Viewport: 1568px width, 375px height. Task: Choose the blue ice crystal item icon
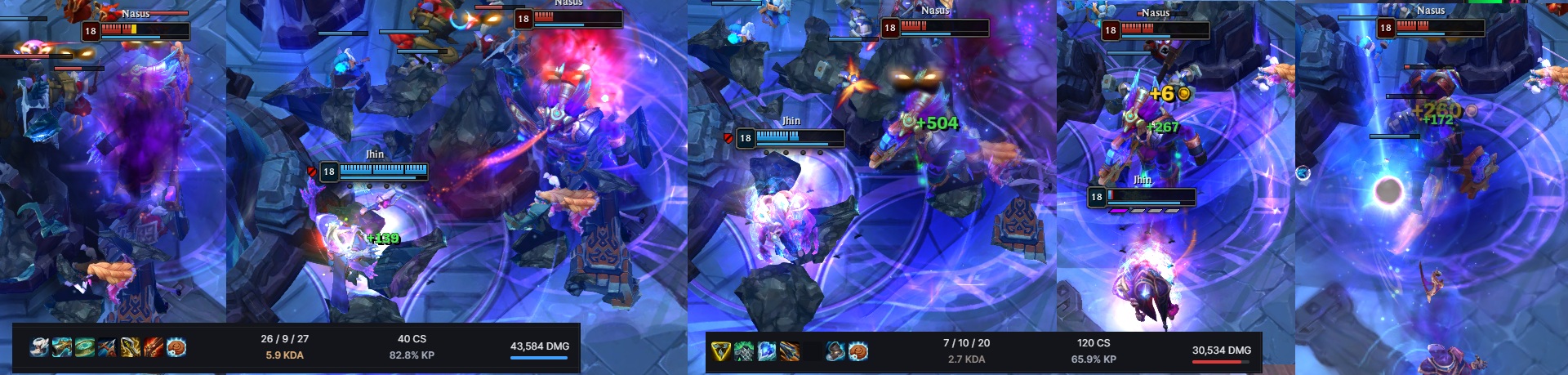(766, 351)
